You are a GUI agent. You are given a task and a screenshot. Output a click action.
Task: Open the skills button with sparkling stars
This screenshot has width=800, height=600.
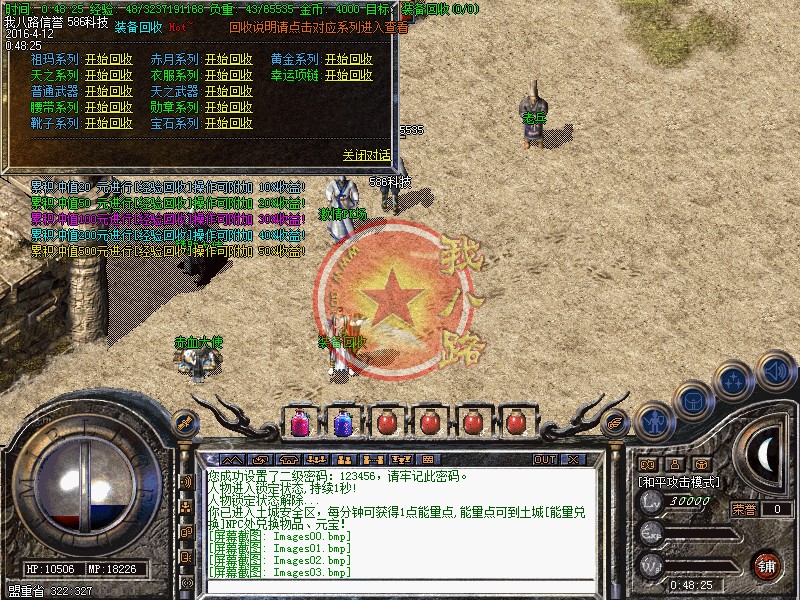733,382
